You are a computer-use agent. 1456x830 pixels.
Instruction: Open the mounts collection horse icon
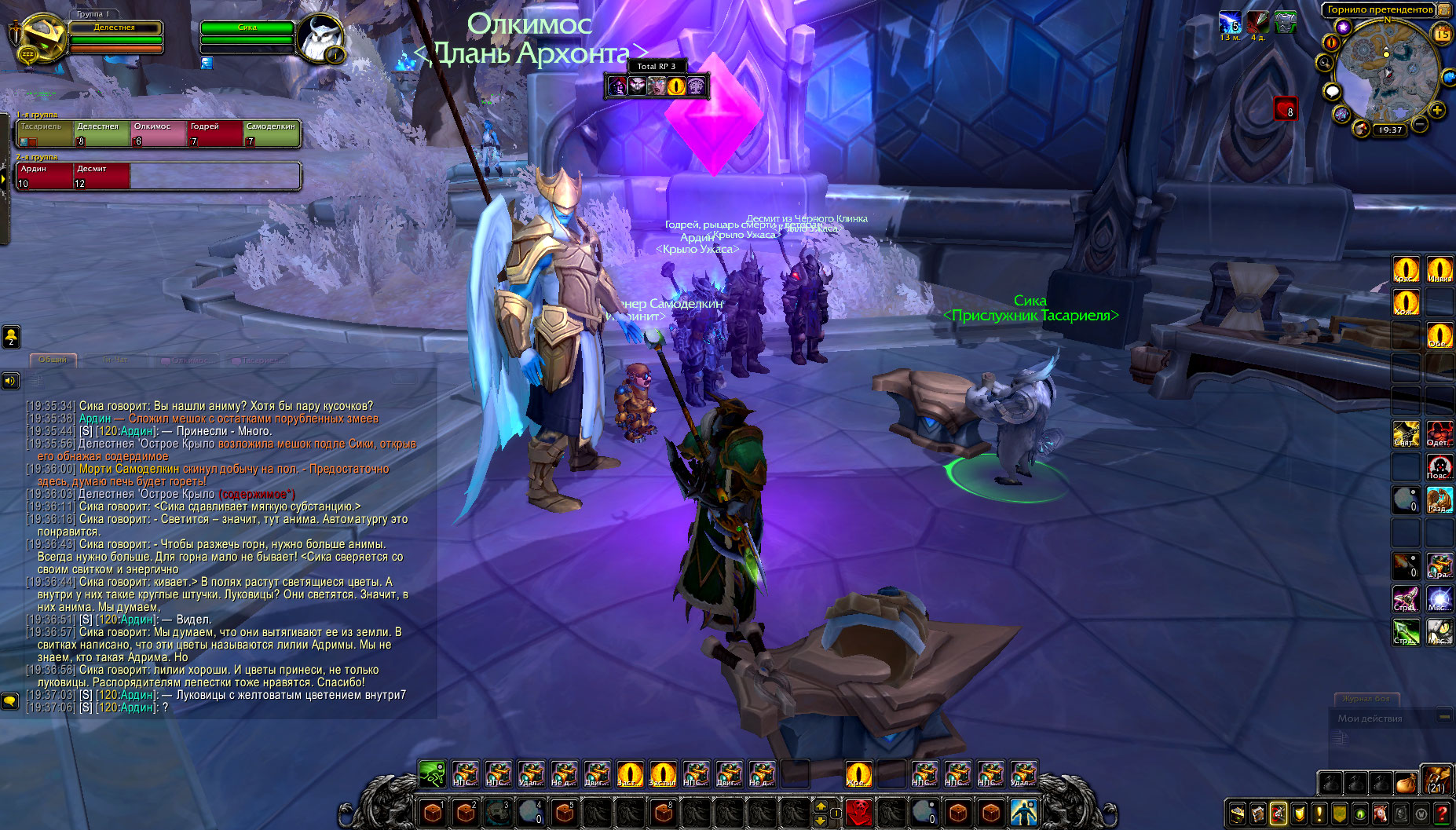coord(1381,814)
